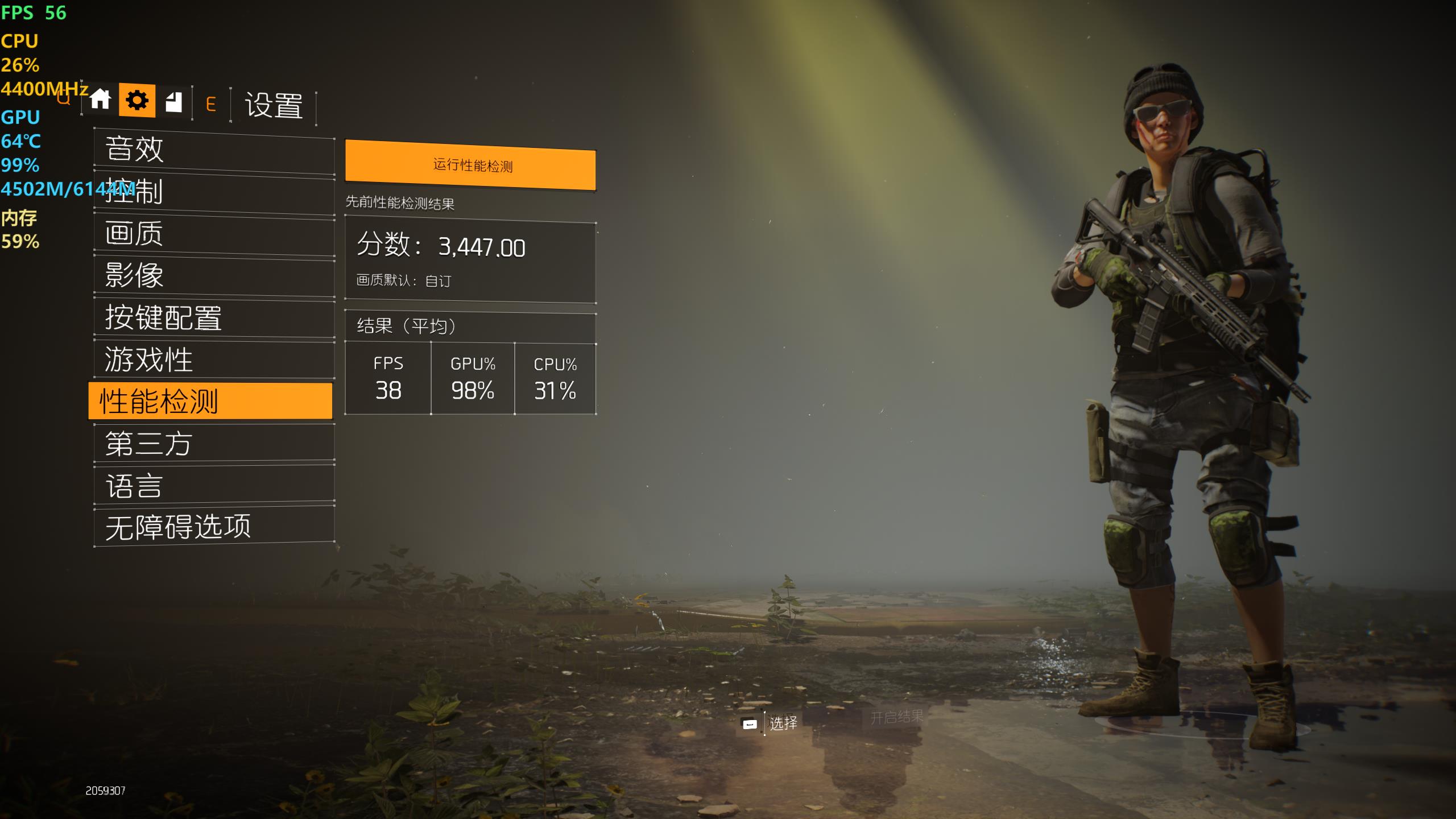Click the 开启结果 open results button
The image size is (1456, 819).
pyautogui.click(x=896, y=718)
